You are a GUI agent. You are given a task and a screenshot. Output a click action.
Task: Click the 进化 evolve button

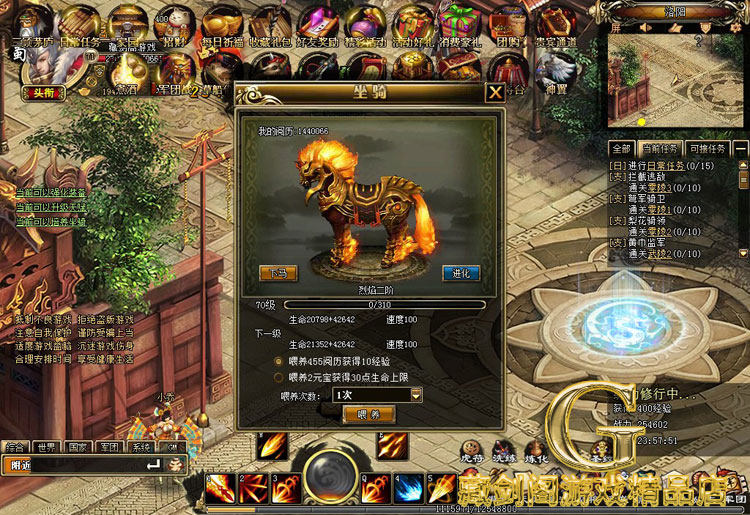click(x=461, y=272)
